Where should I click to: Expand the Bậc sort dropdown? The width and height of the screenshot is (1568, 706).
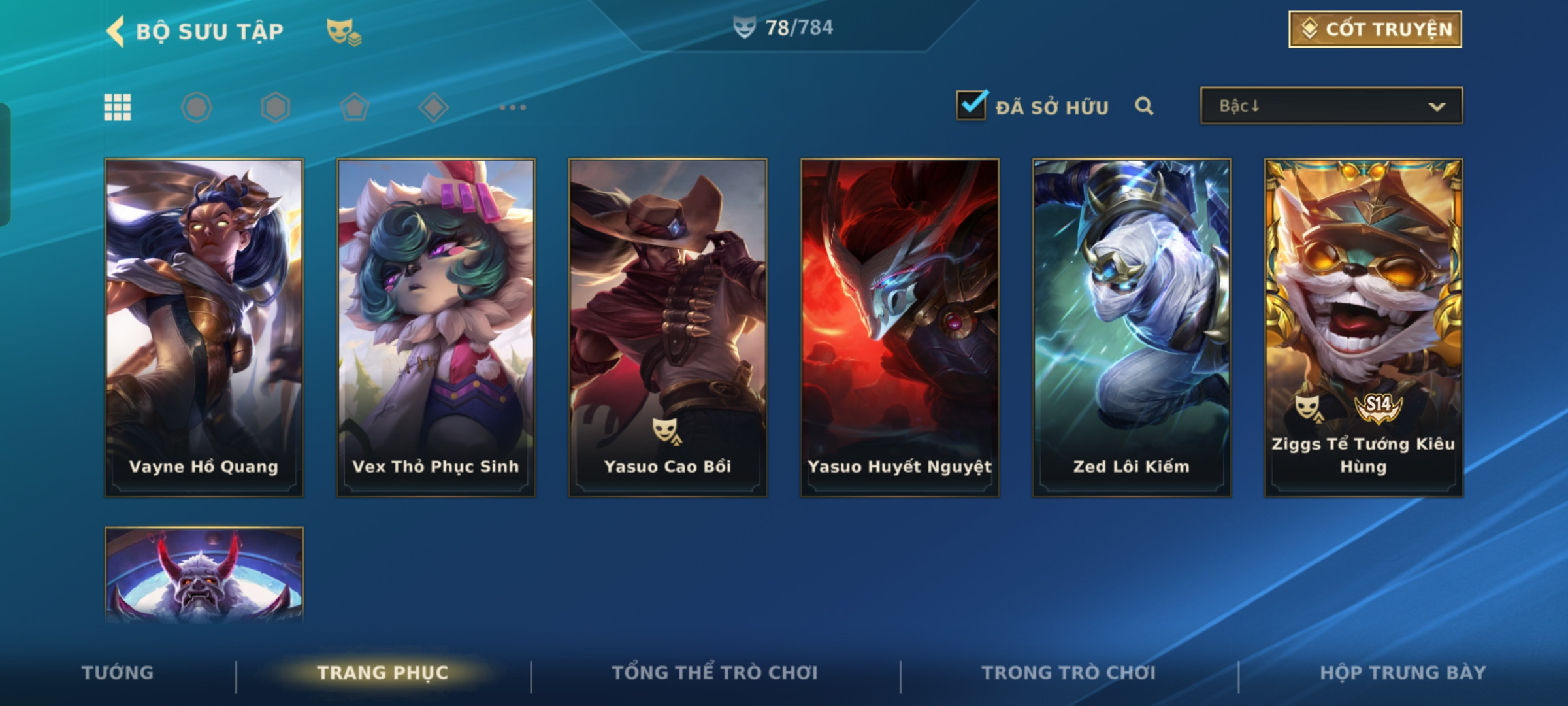[x=1331, y=106]
